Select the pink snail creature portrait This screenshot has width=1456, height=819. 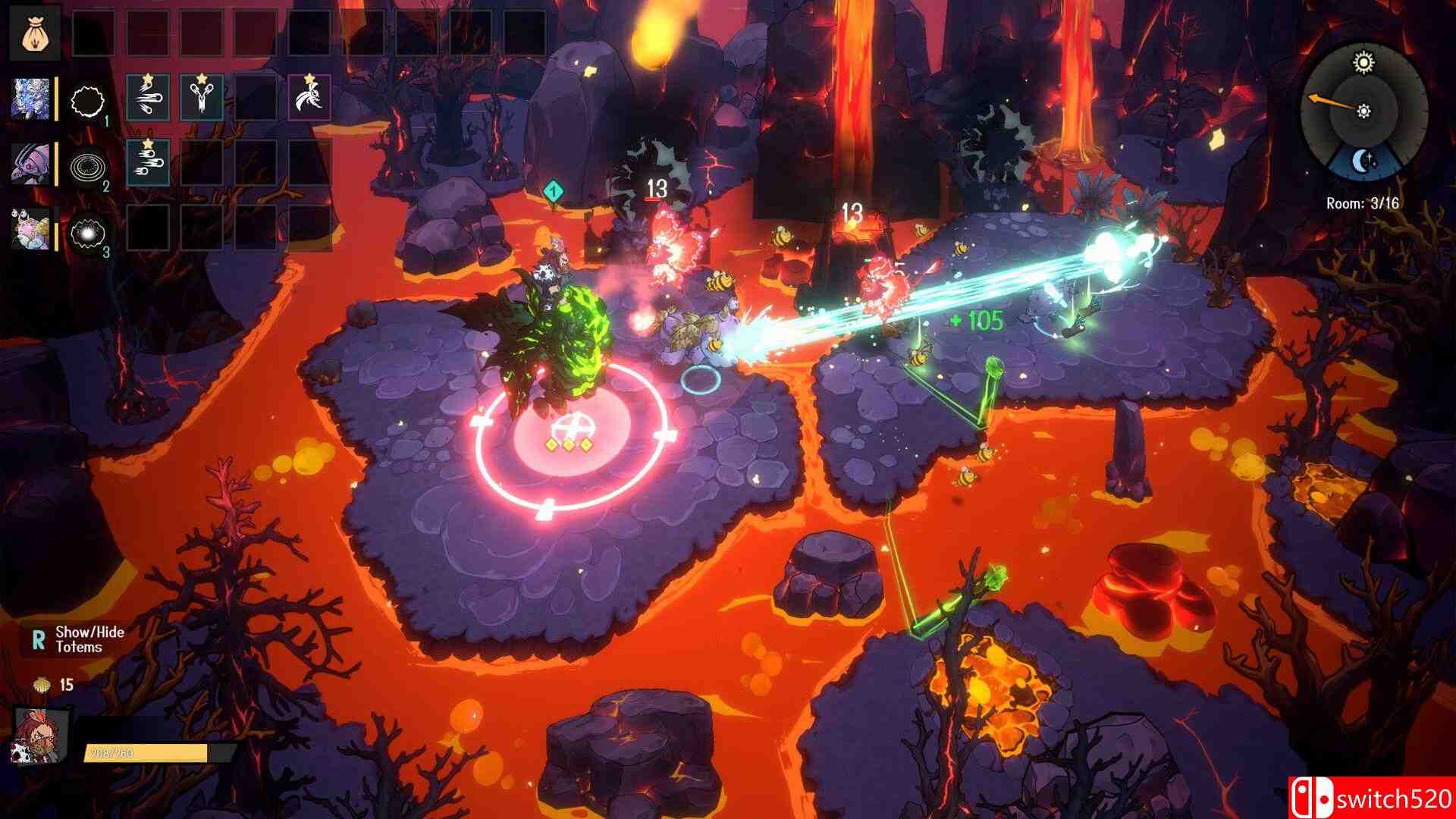pyautogui.click(x=30, y=228)
